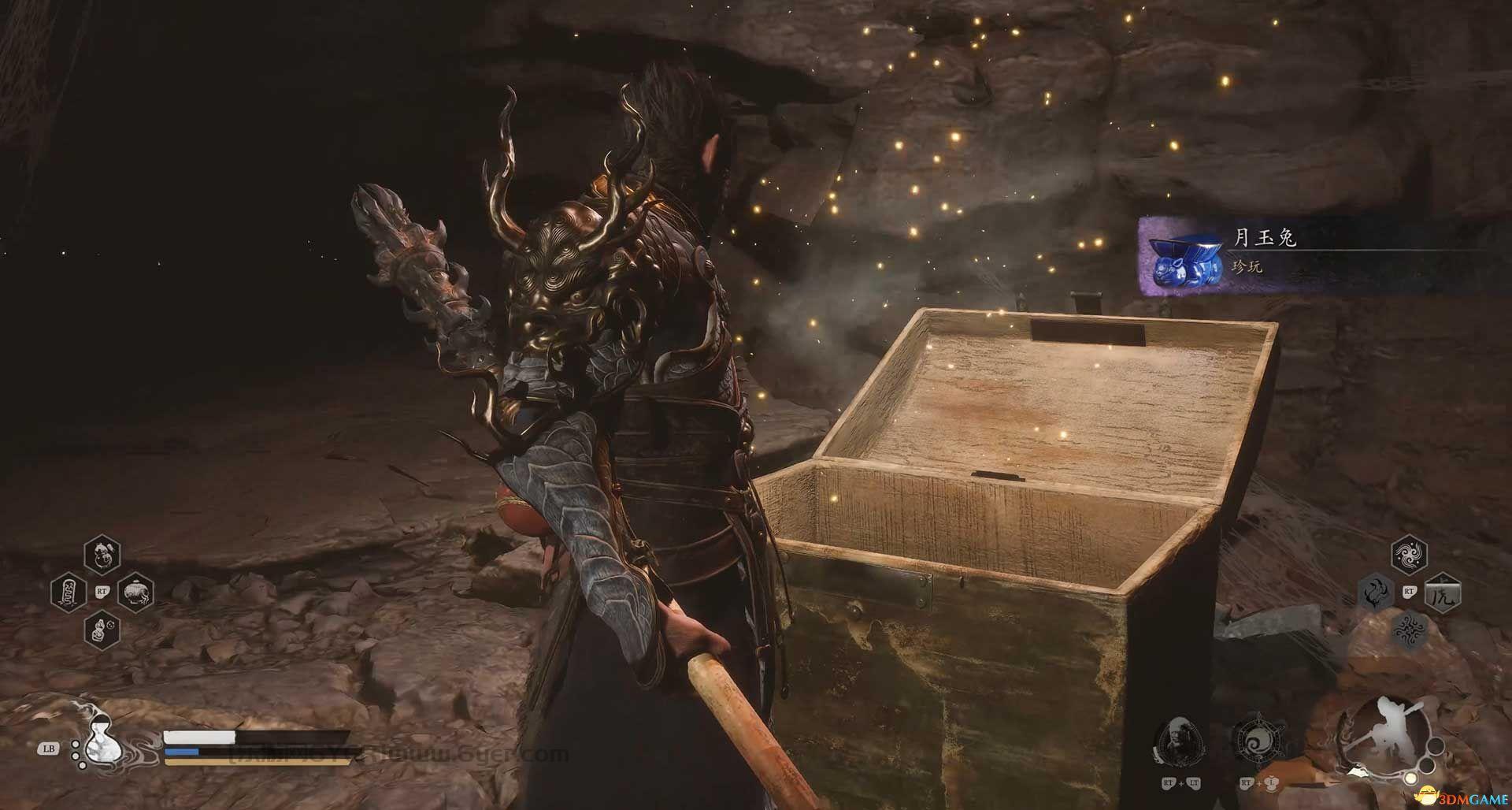Activate the spell with the calligraphy glyph
Viewport: 1512px width, 810px height.
click(x=1443, y=592)
